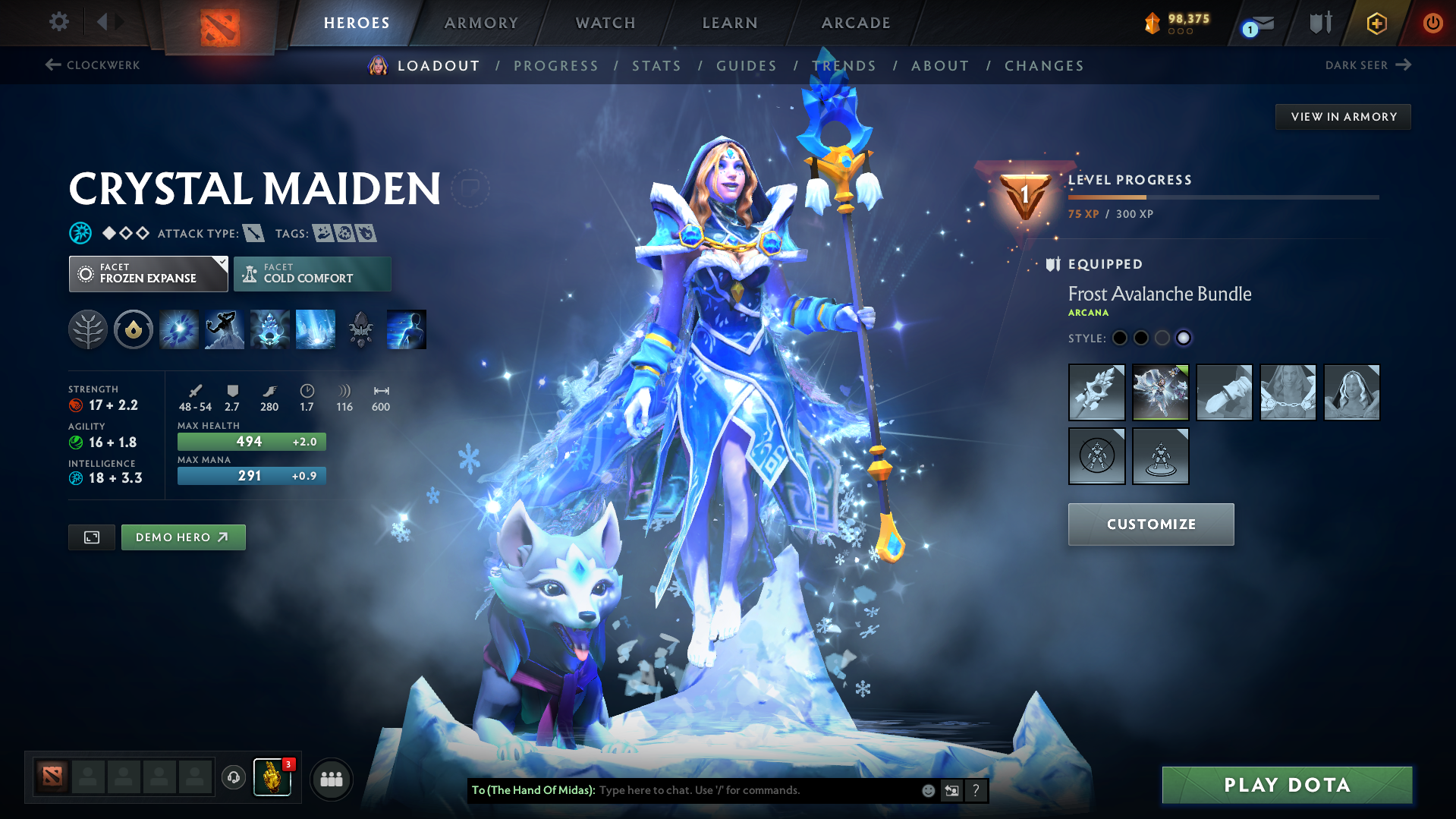Open the Dota Plus hexagon icon
Viewport: 1456px width, 819px height.
[1376, 23]
